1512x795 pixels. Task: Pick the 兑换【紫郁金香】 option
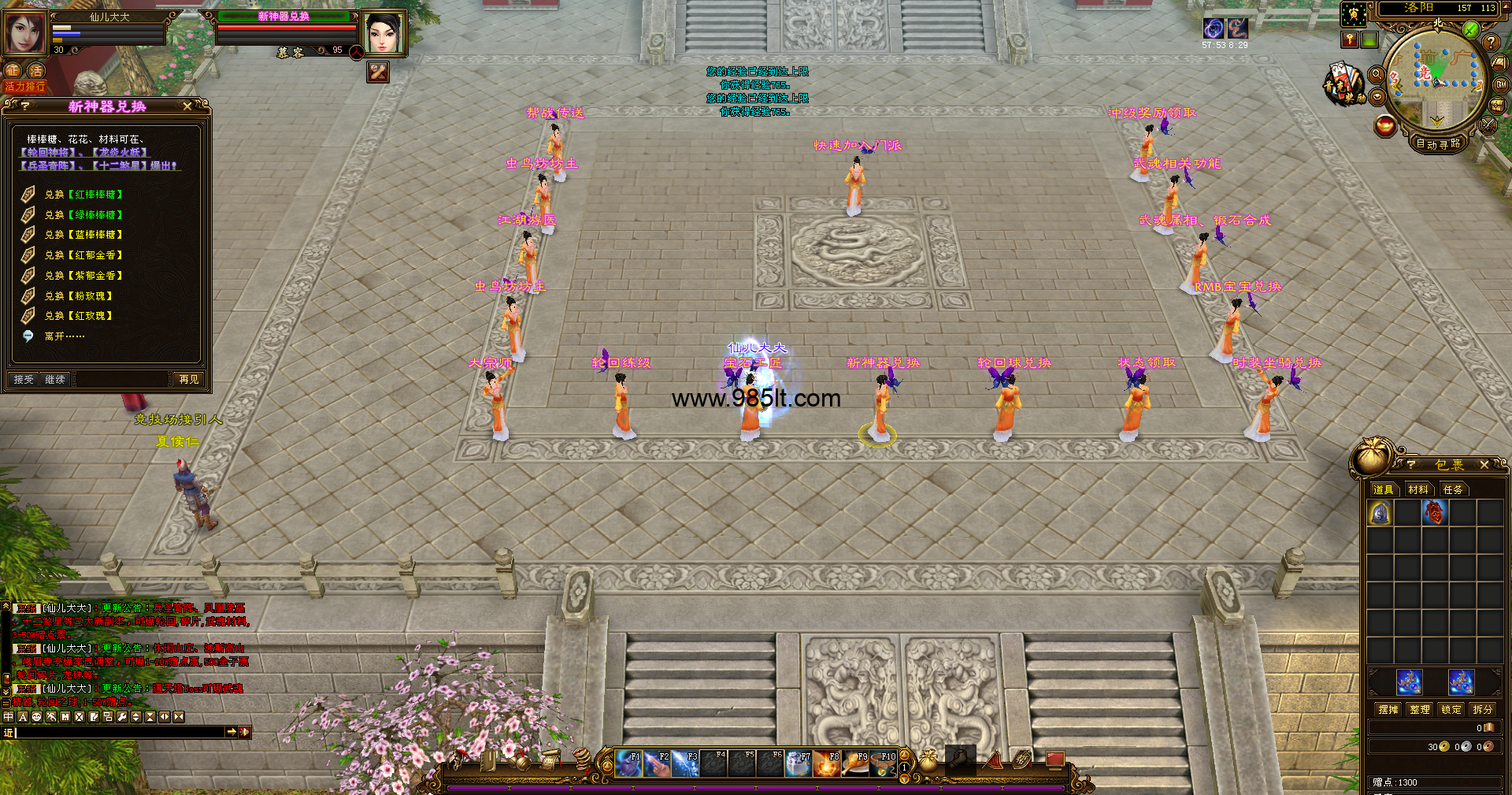(x=83, y=276)
